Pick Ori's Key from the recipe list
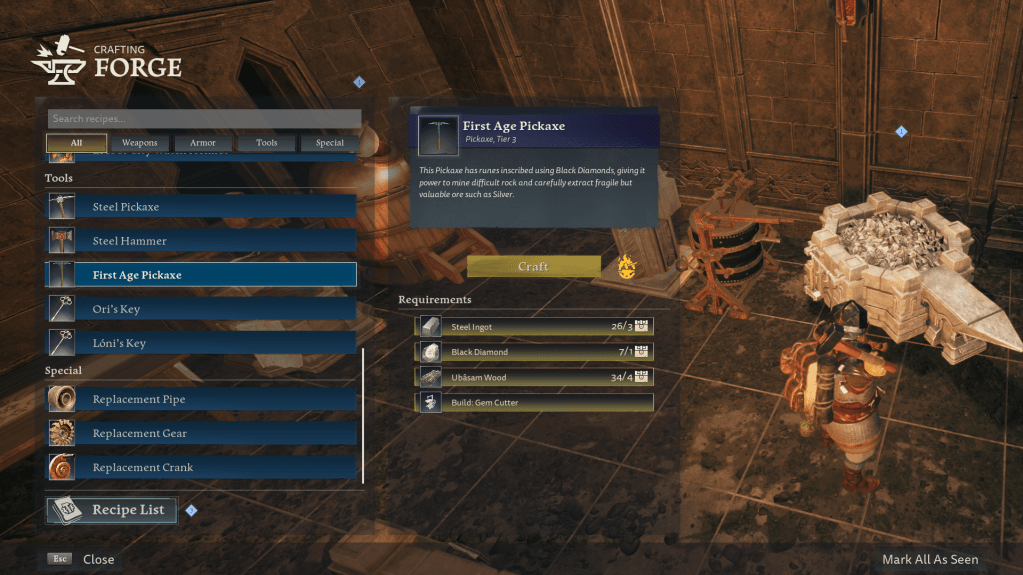Image resolution: width=1023 pixels, height=575 pixels. click(x=202, y=309)
